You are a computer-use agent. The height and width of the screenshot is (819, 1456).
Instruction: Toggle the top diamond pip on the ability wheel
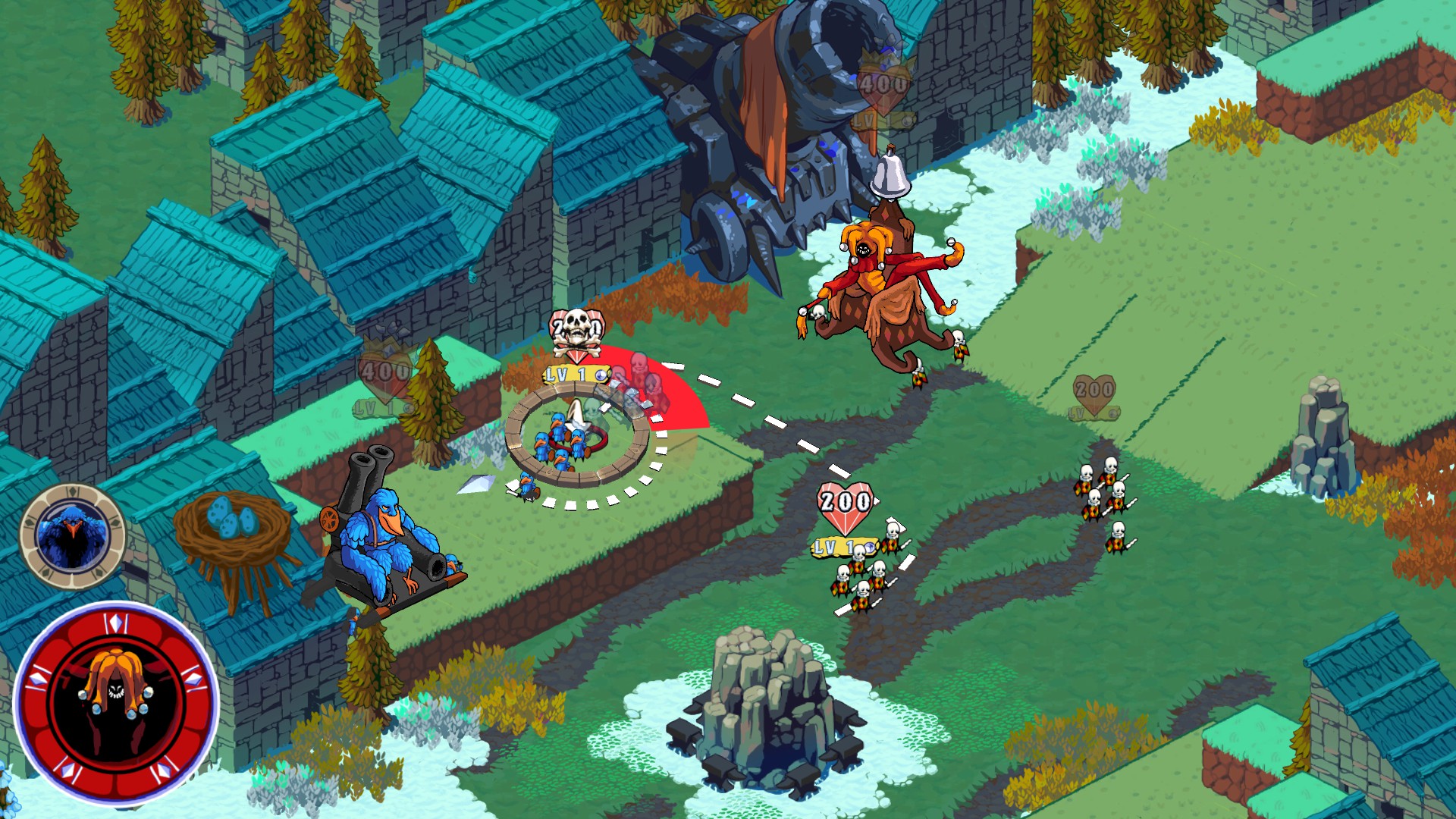(x=117, y=621)
